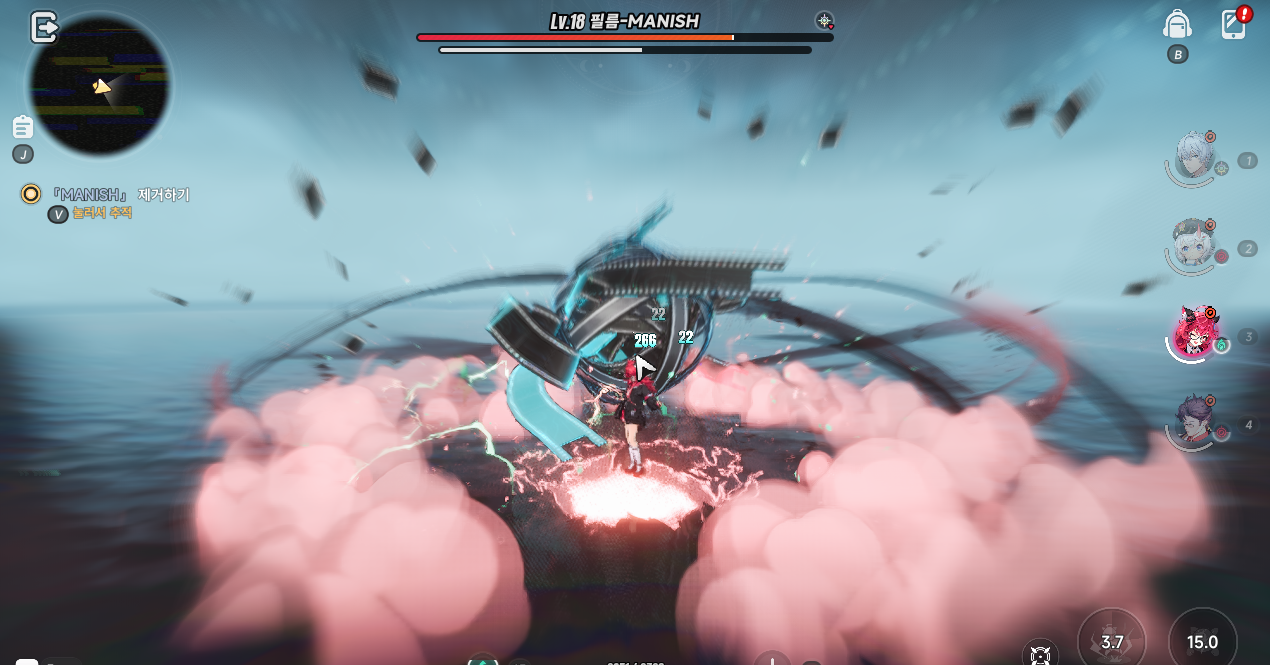Select the red-haired active character portrait
Image resolution: width=1270 pixels, height=665 pixels.
(x=1194, y=334)
